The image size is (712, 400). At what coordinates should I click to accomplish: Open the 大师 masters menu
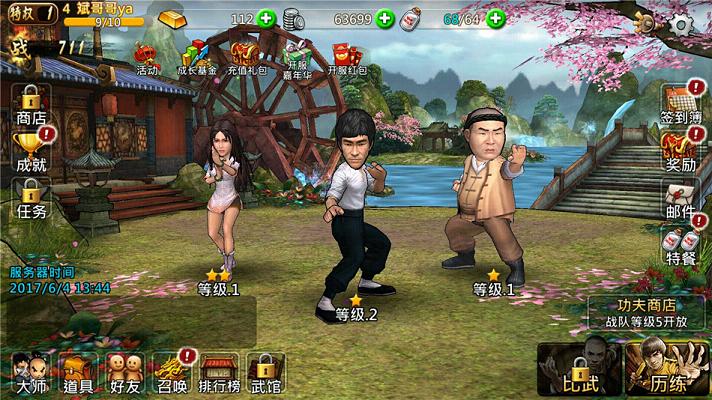coord(28,372)
